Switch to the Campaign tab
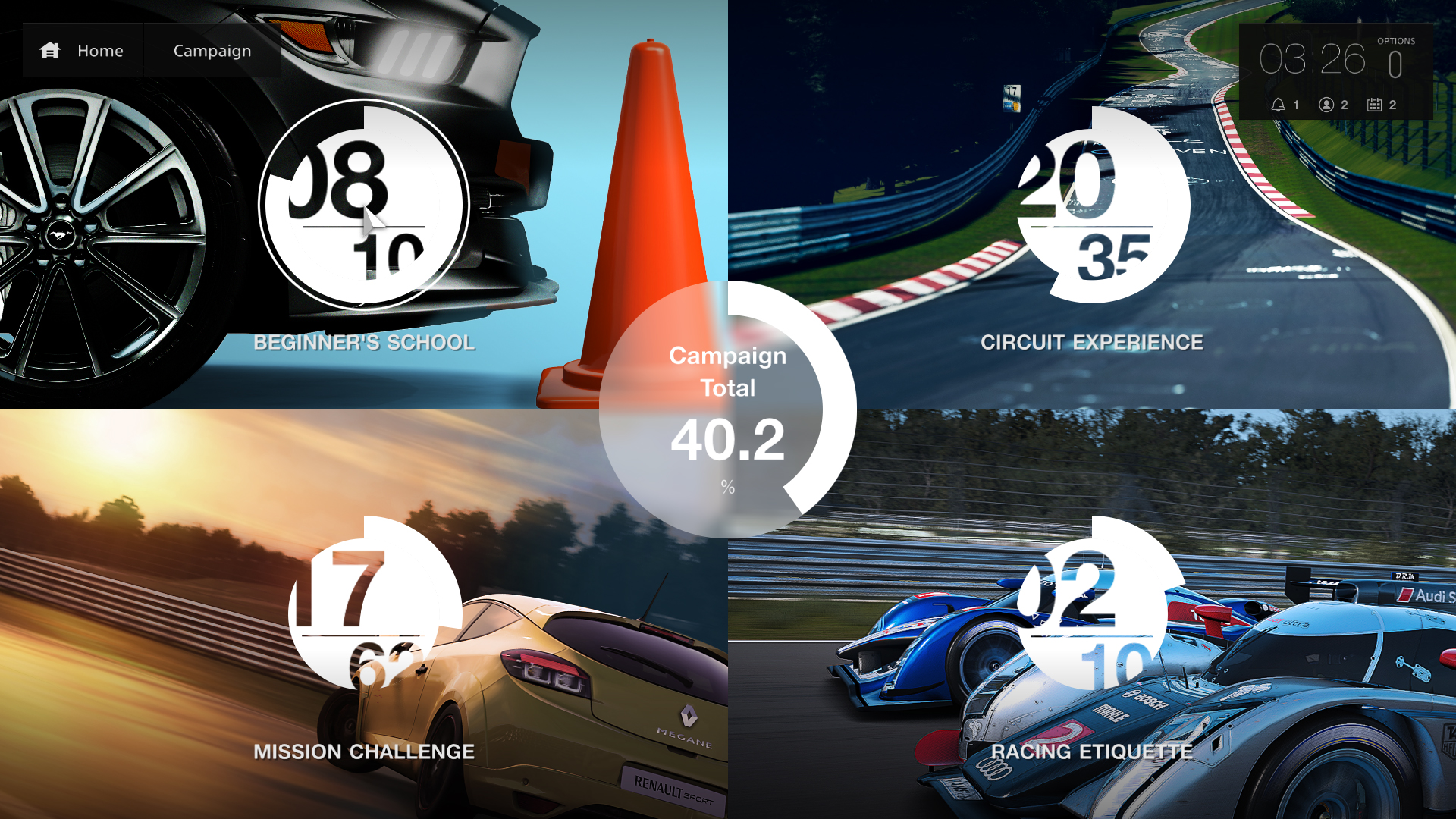 point(212,50)
